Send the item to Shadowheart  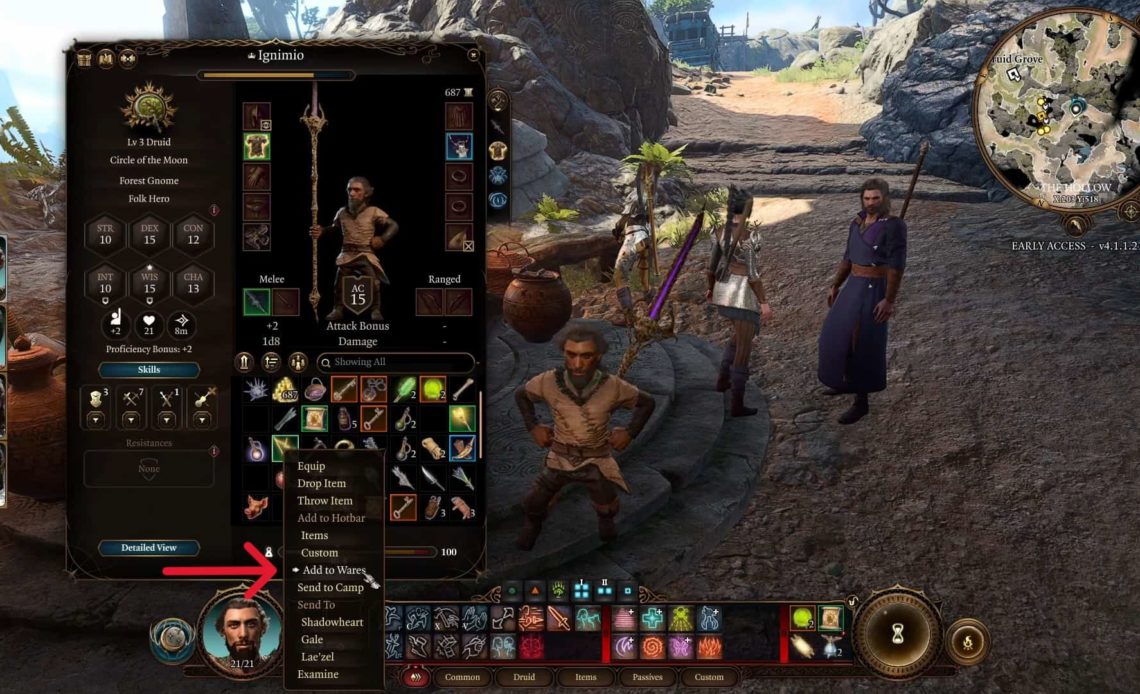click(x=332, y=622)
